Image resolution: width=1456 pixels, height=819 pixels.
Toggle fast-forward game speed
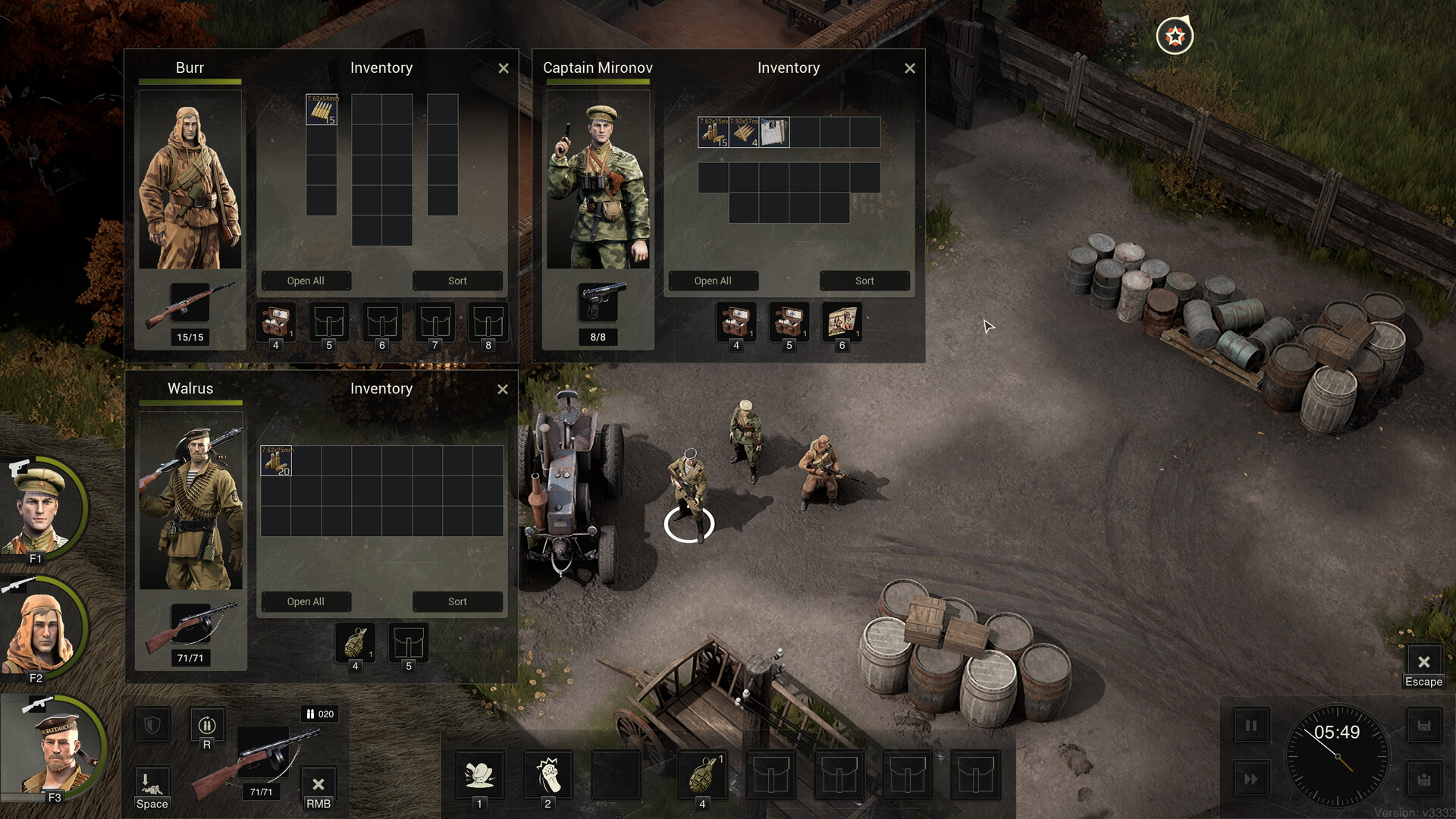1250,779
